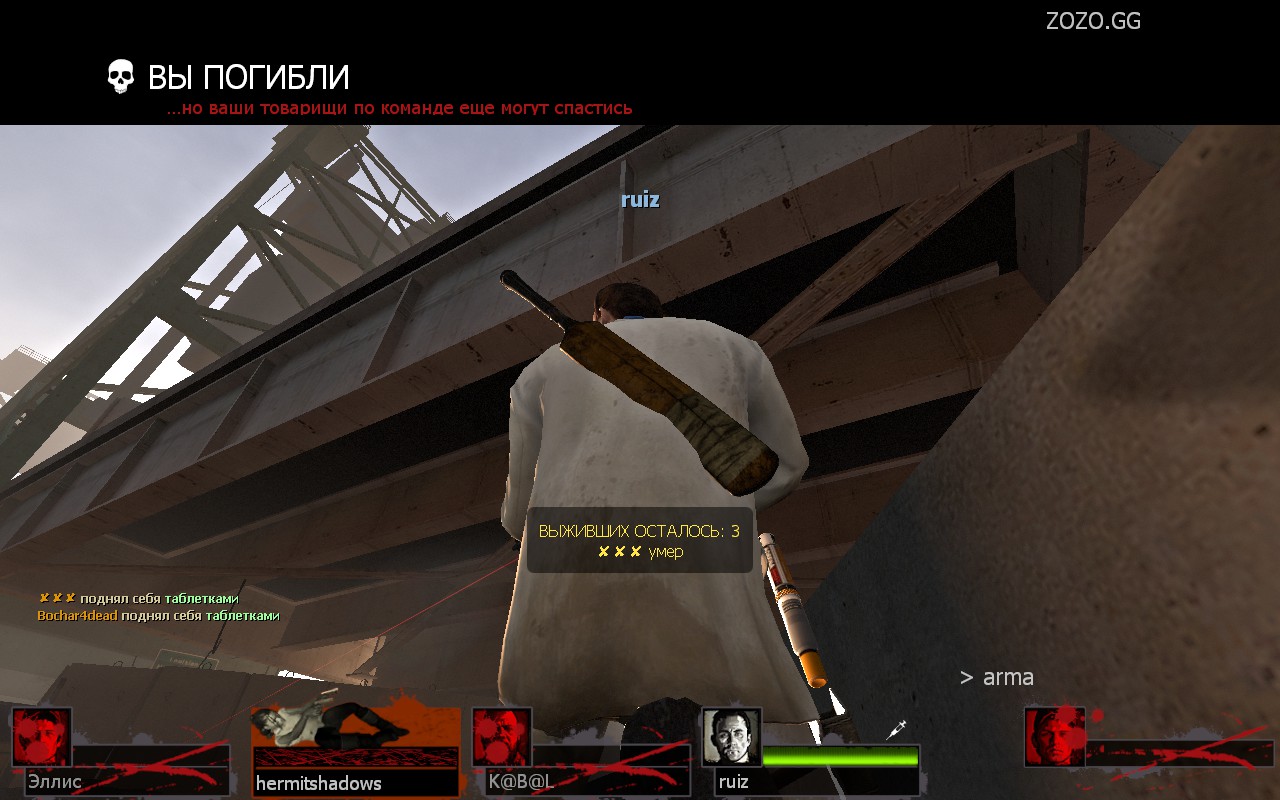The width and height of the screenshot is (1280, 800).
Task: Select ruiz's survivor portrait
Action: [731, 737]
